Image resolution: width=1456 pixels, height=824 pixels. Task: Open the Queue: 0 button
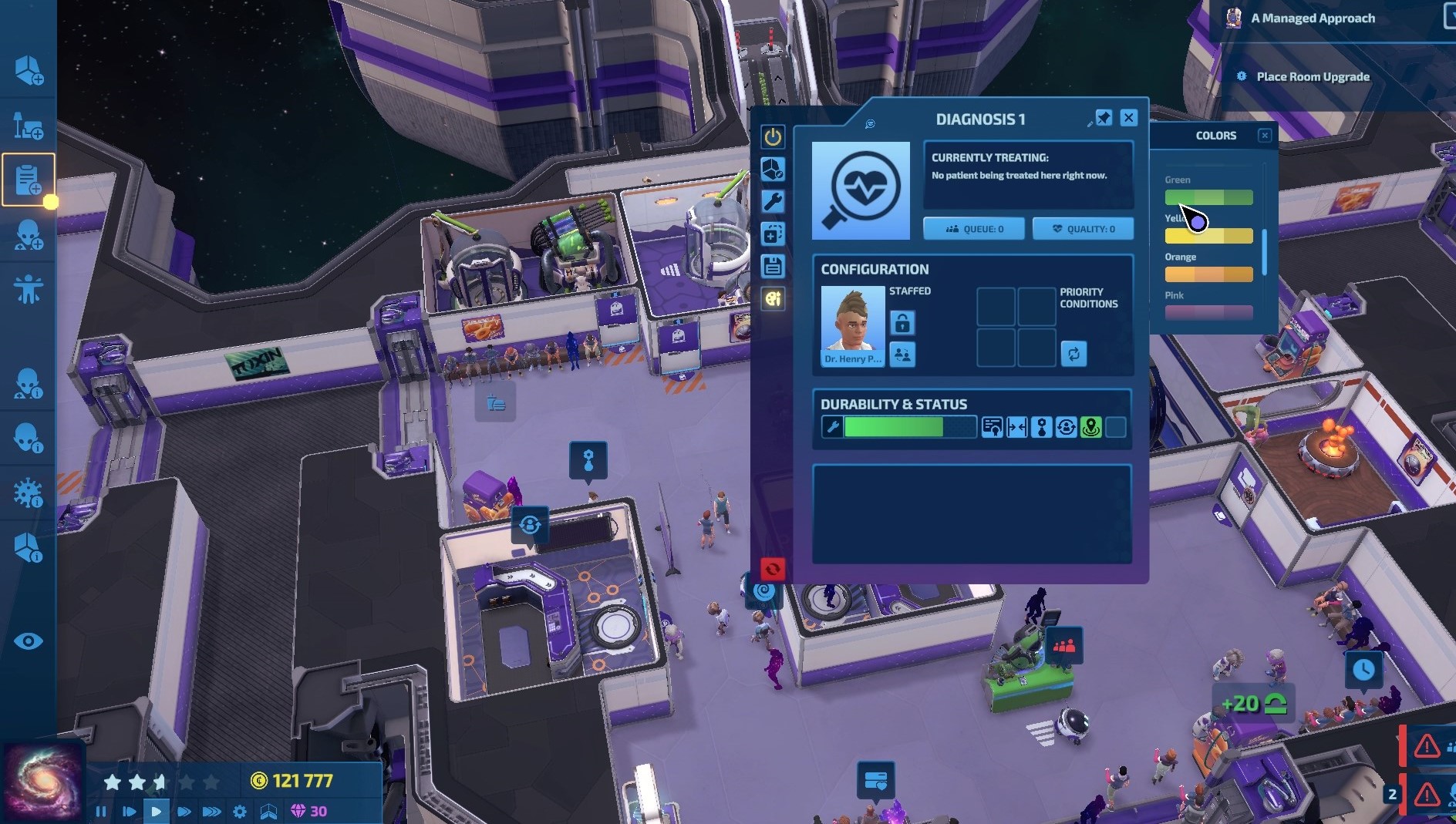[x=974, y=229]
